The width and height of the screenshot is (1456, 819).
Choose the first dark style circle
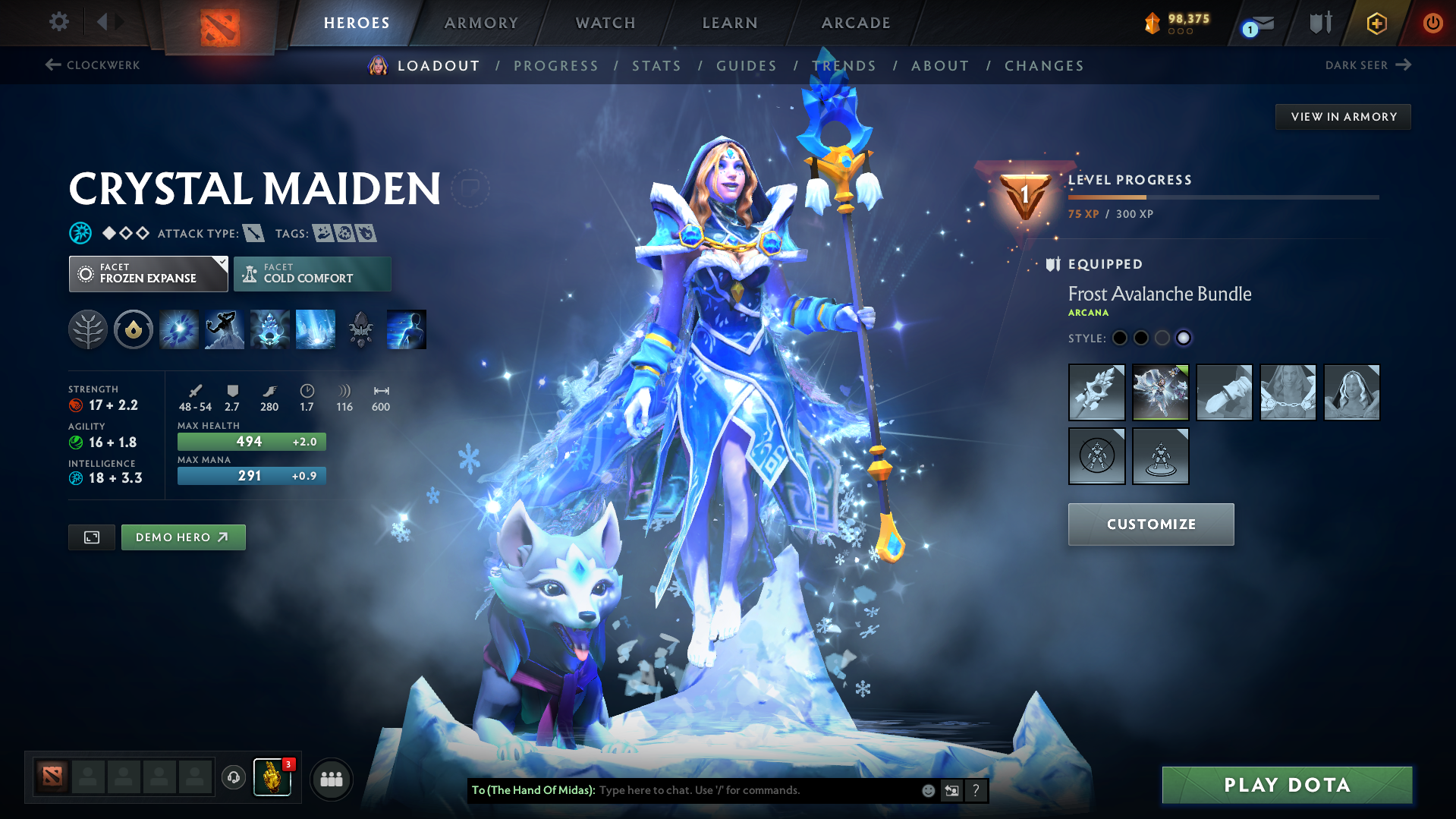point(1119,338)
